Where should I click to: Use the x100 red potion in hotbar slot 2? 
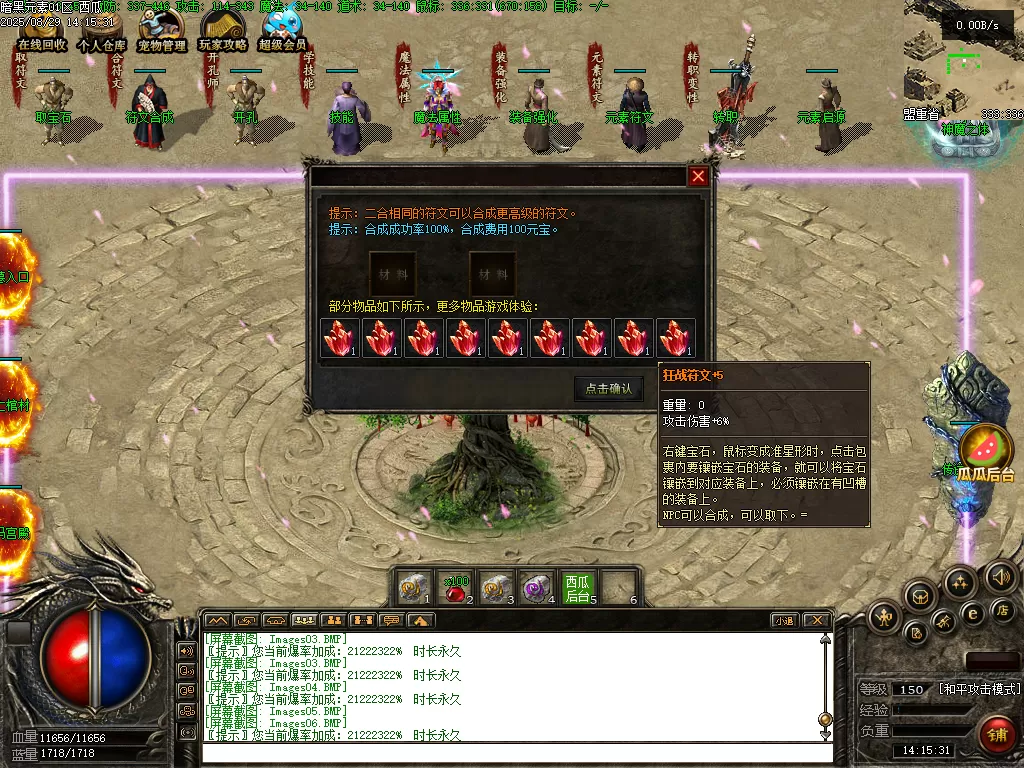(457, 588)
